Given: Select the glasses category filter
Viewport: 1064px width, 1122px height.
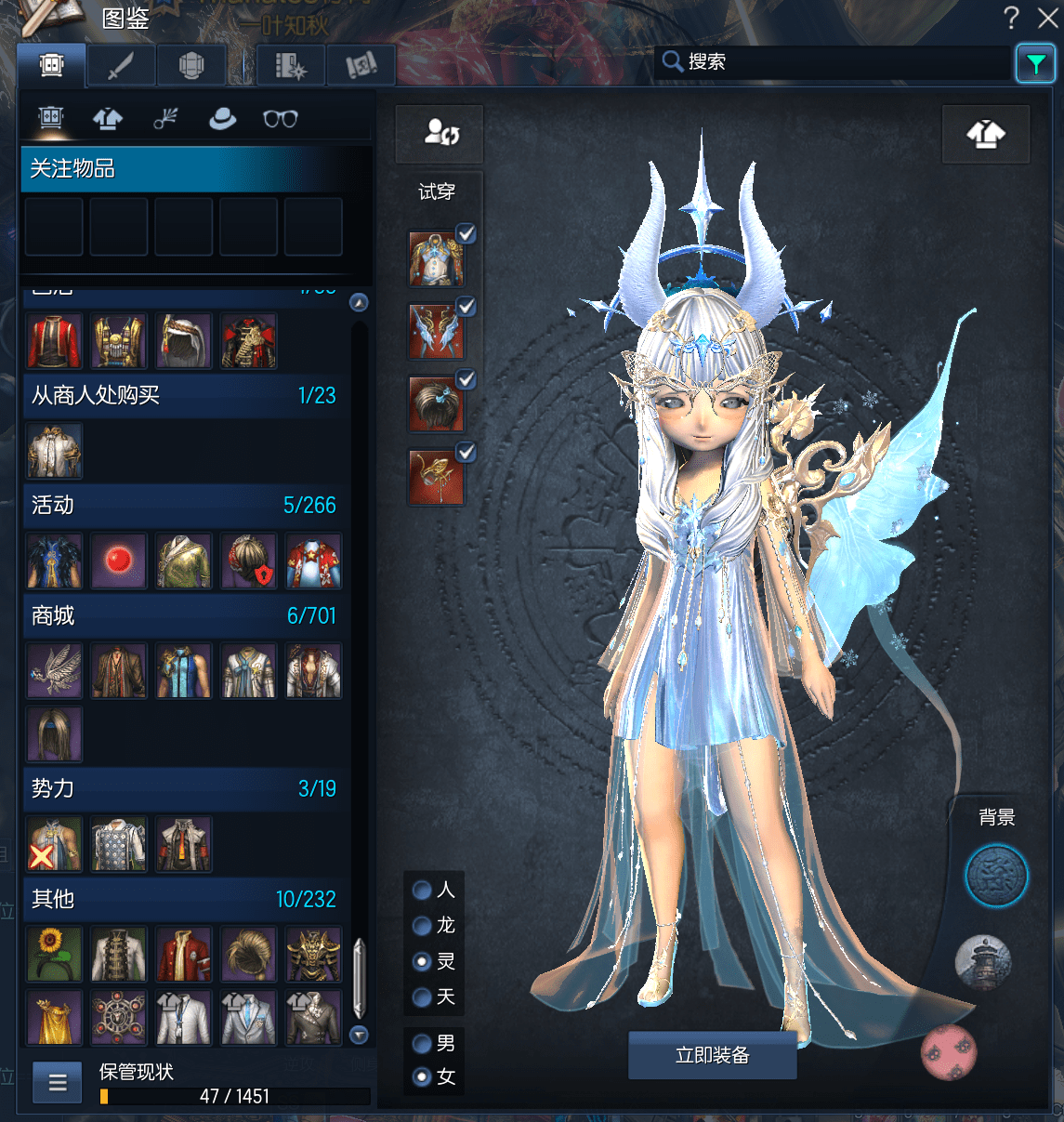Looking at the screenshot, I should pos(280,119).
